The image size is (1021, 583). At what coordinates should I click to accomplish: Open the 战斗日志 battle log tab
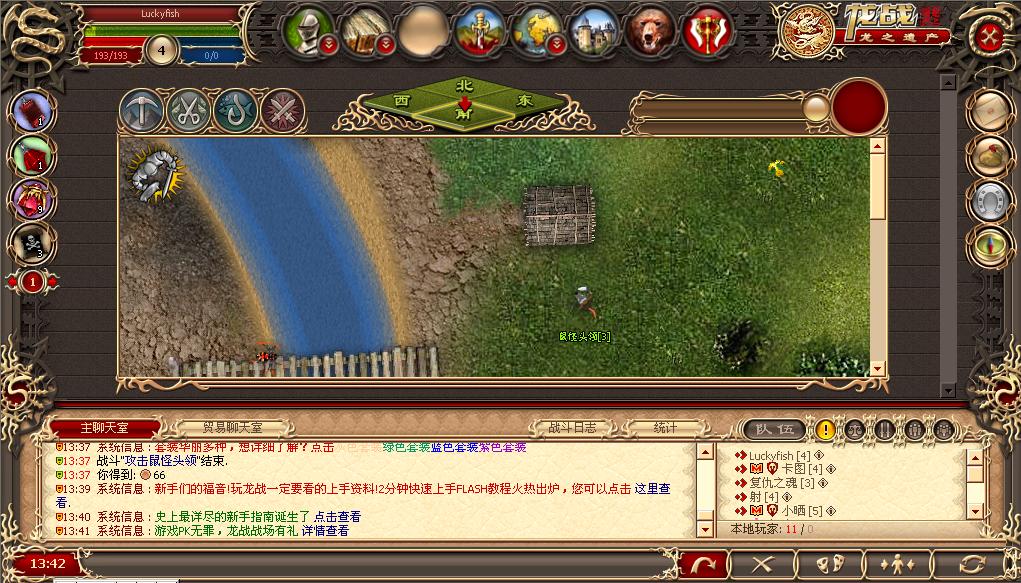coord(572,428)
